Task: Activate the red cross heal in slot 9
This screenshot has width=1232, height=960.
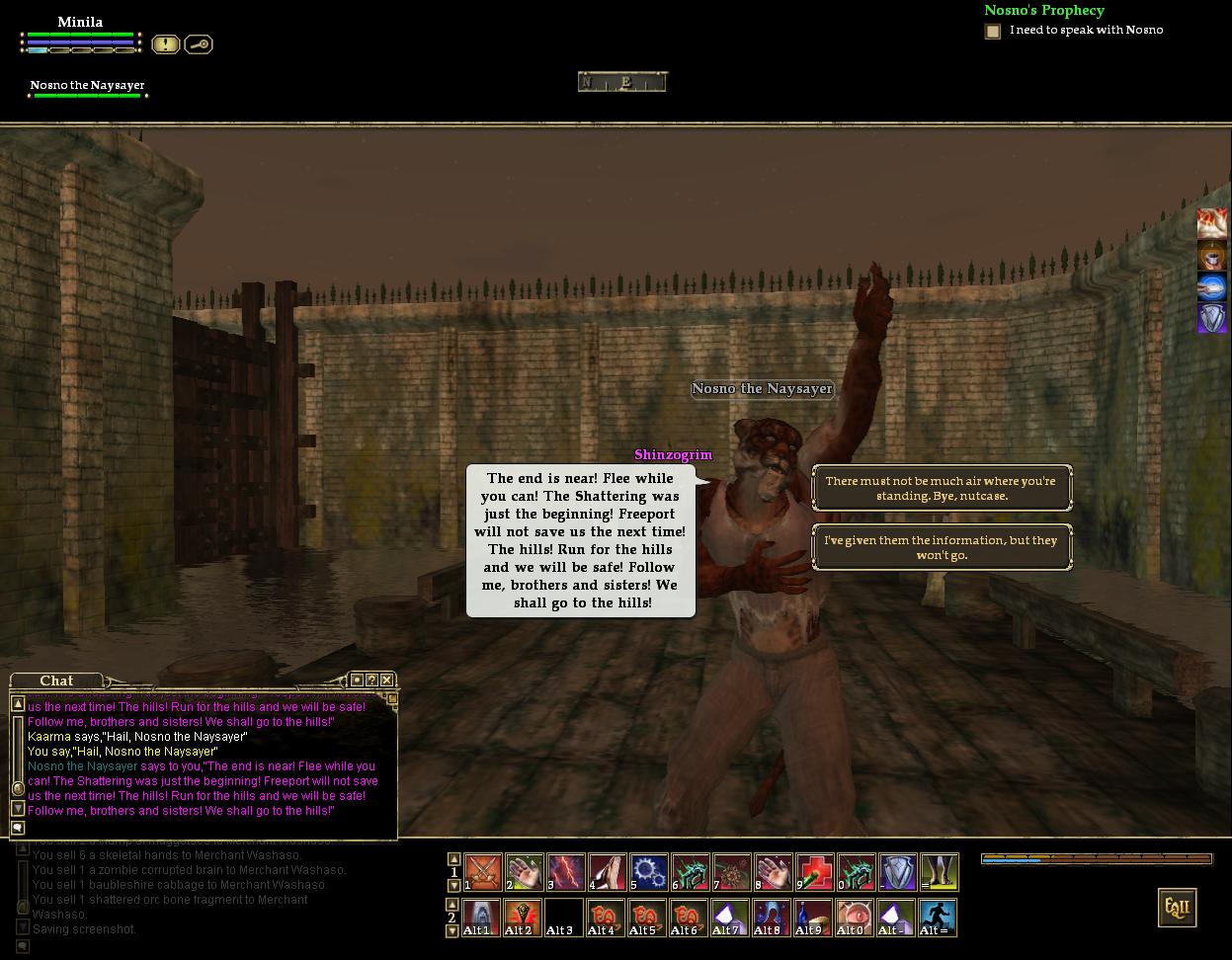Action: (815, 872)
